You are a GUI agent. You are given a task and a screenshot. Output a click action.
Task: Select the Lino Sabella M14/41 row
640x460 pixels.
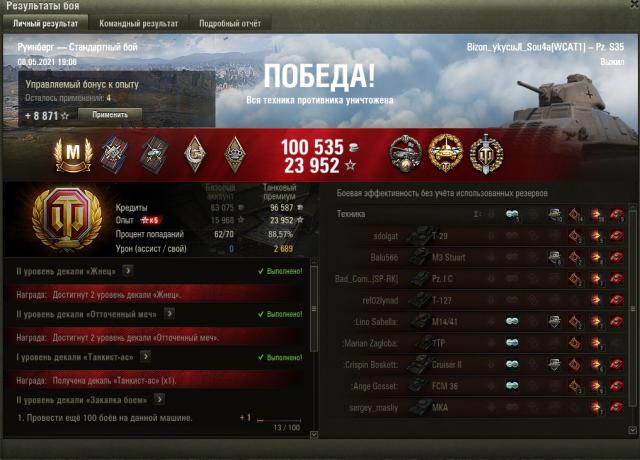coord(480,321)
